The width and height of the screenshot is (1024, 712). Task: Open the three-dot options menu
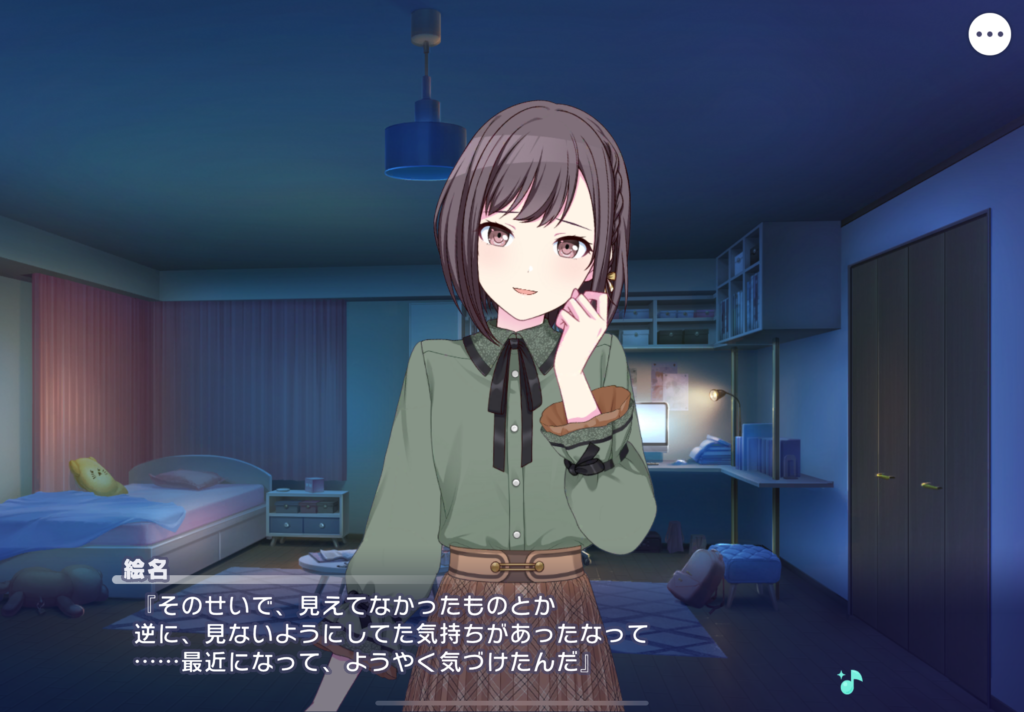(989, 35)
